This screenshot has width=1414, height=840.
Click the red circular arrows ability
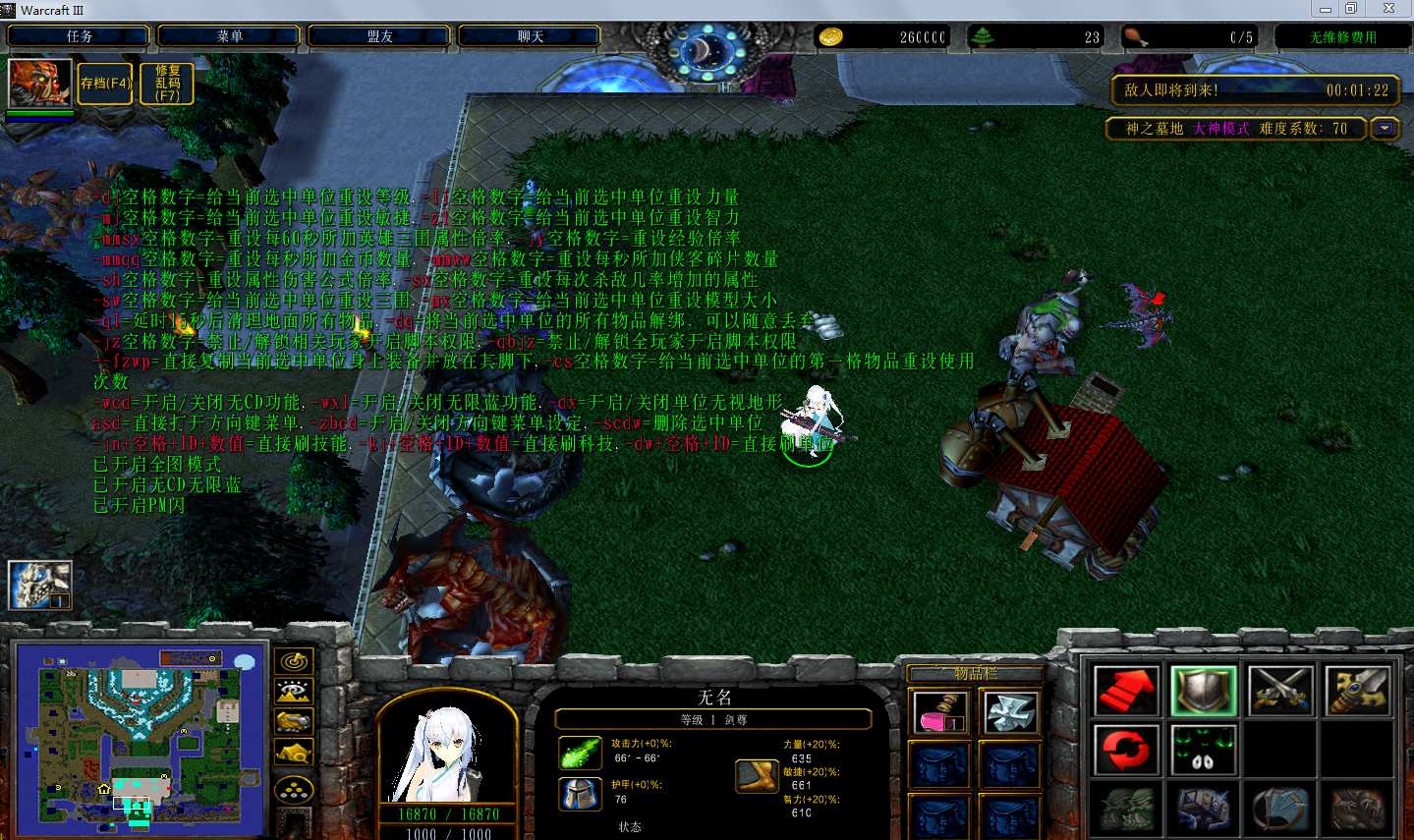pos(1126,751)
